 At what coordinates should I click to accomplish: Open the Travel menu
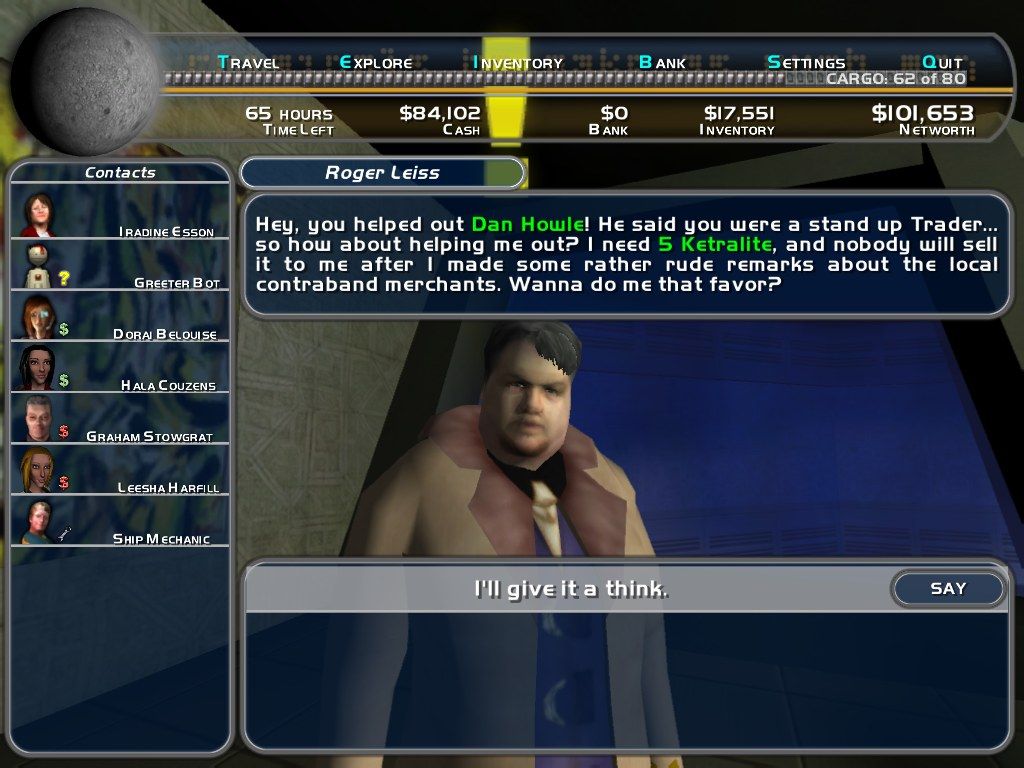coord(248,62)
